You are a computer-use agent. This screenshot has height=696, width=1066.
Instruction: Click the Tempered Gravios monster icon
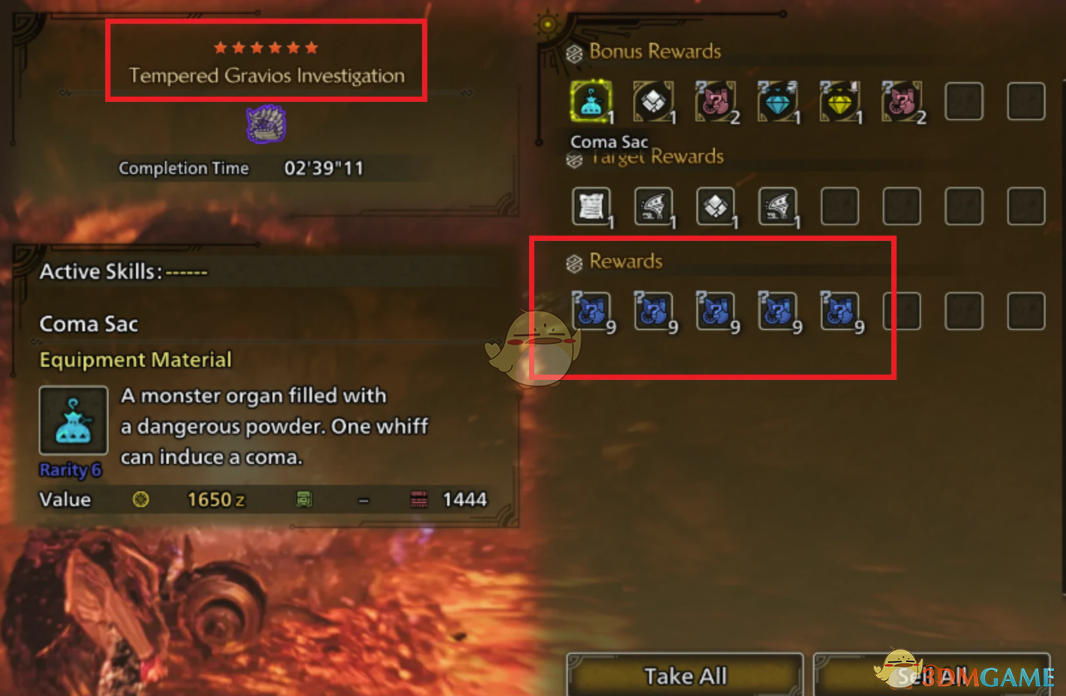(266, 125)
